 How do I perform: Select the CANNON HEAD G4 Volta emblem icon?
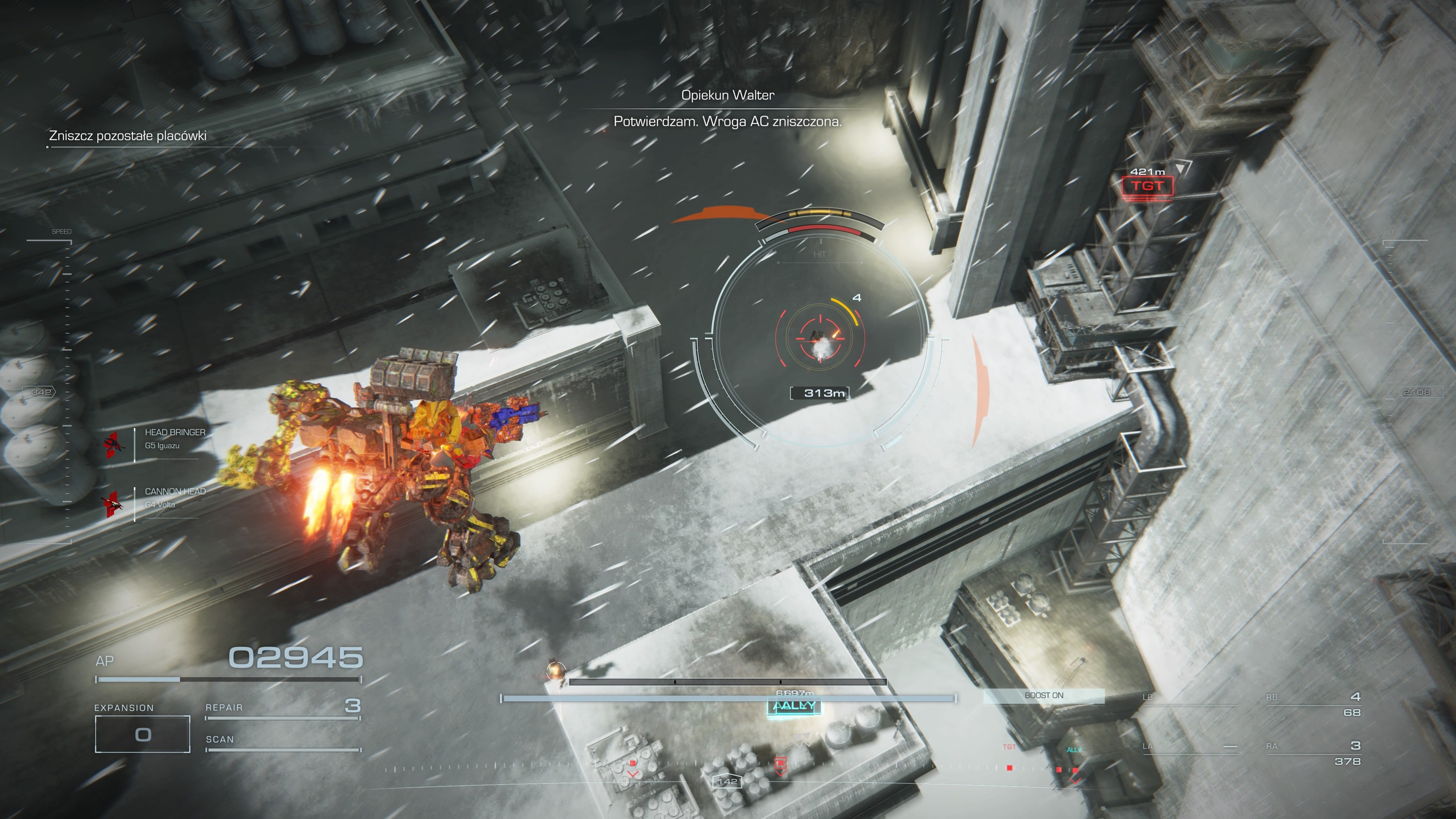[113, 502]
